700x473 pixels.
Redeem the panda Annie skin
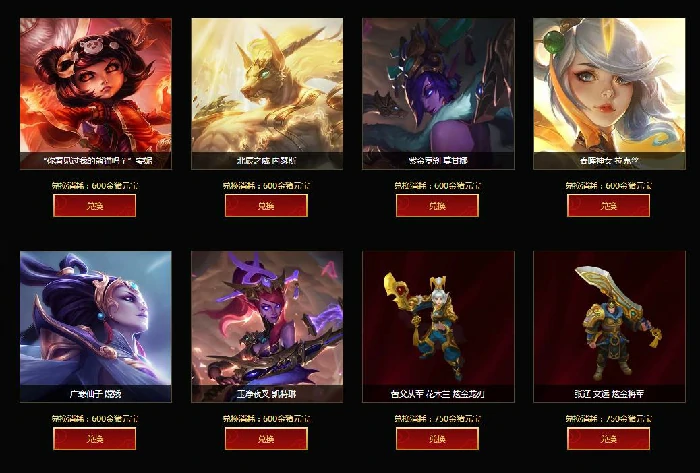(x=94, y=205)
